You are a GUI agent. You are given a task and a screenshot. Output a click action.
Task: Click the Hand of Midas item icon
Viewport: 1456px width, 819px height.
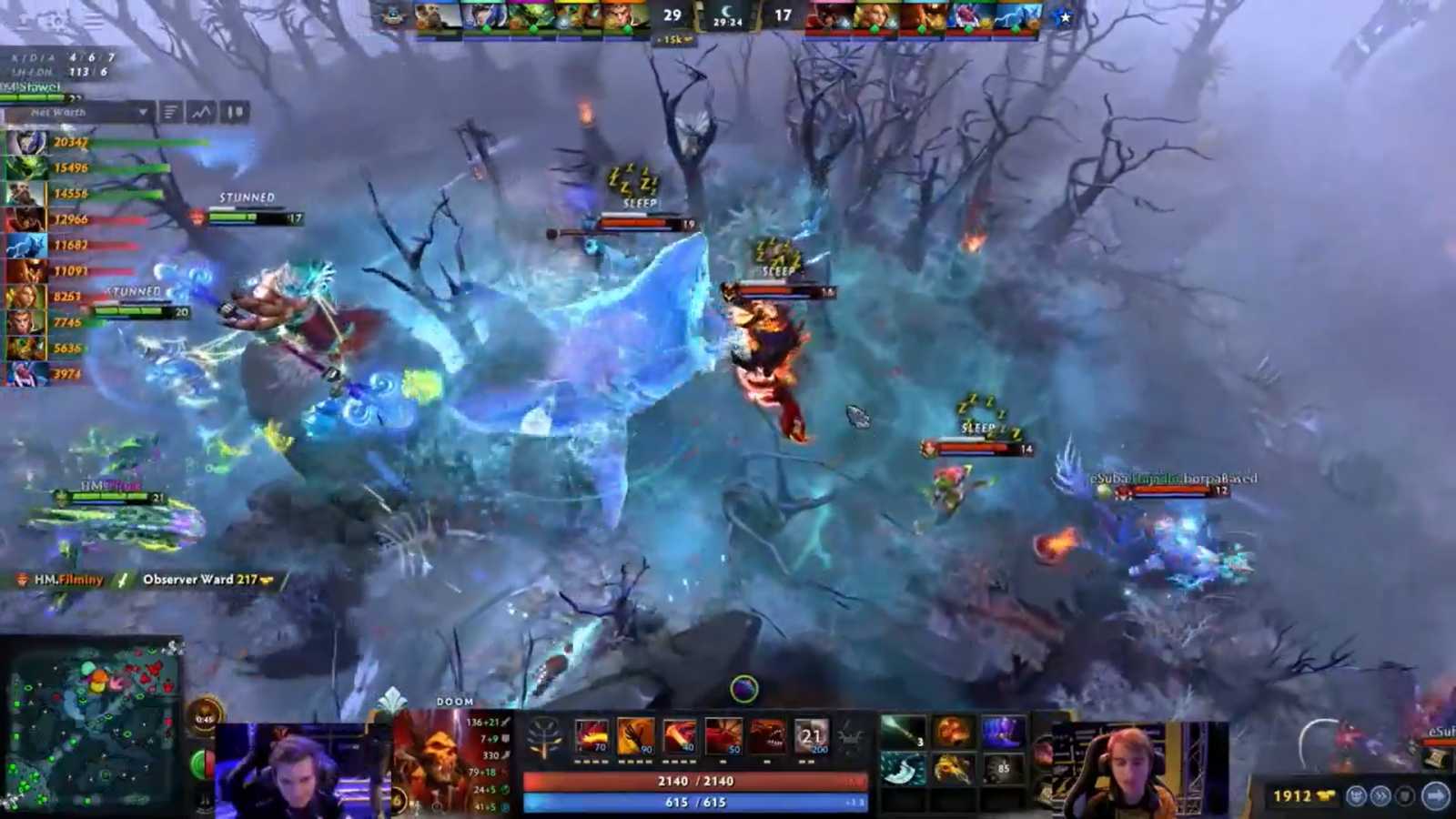point(952,768)
